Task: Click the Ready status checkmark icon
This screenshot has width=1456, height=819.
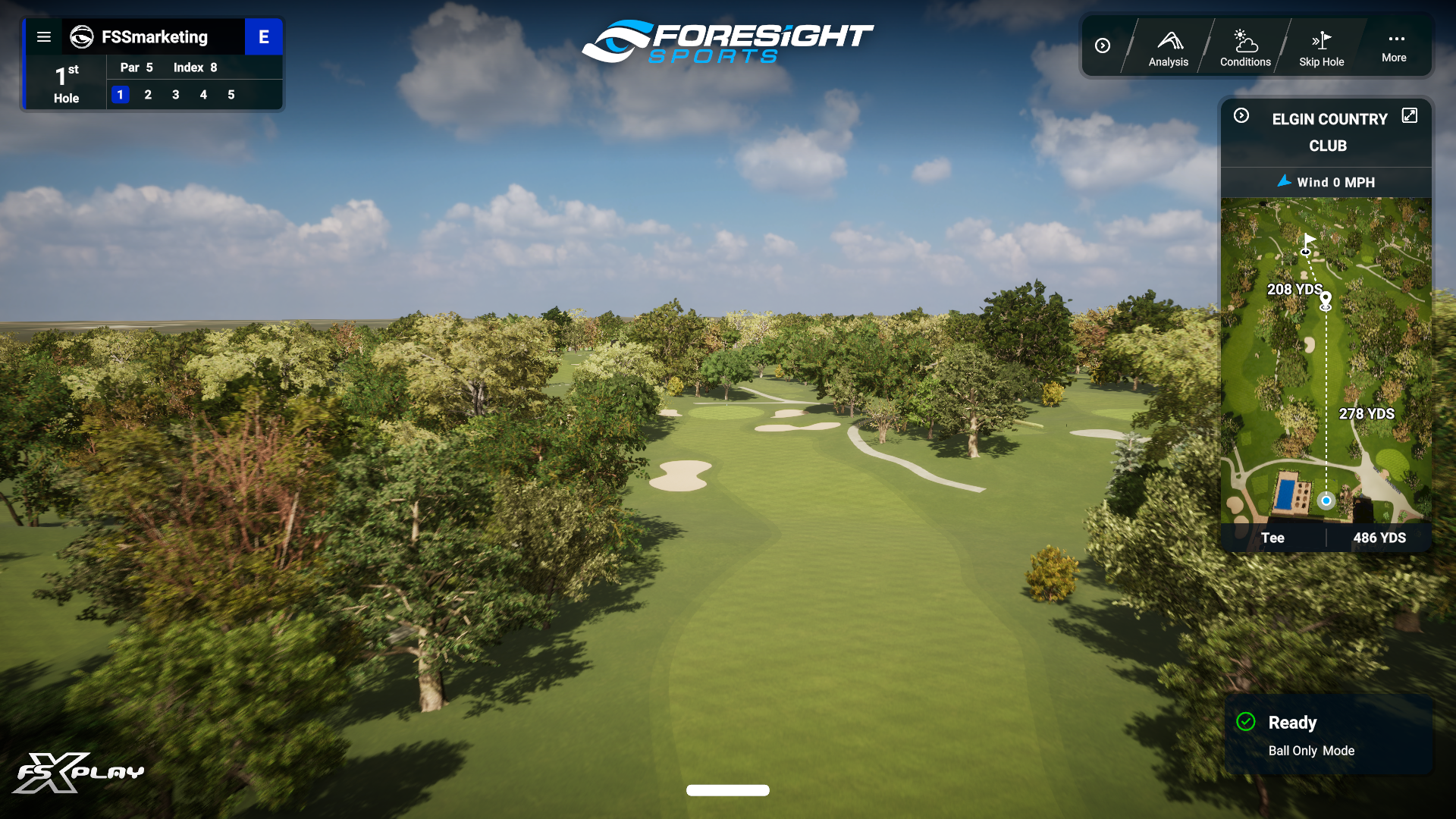Action: 1246,722
